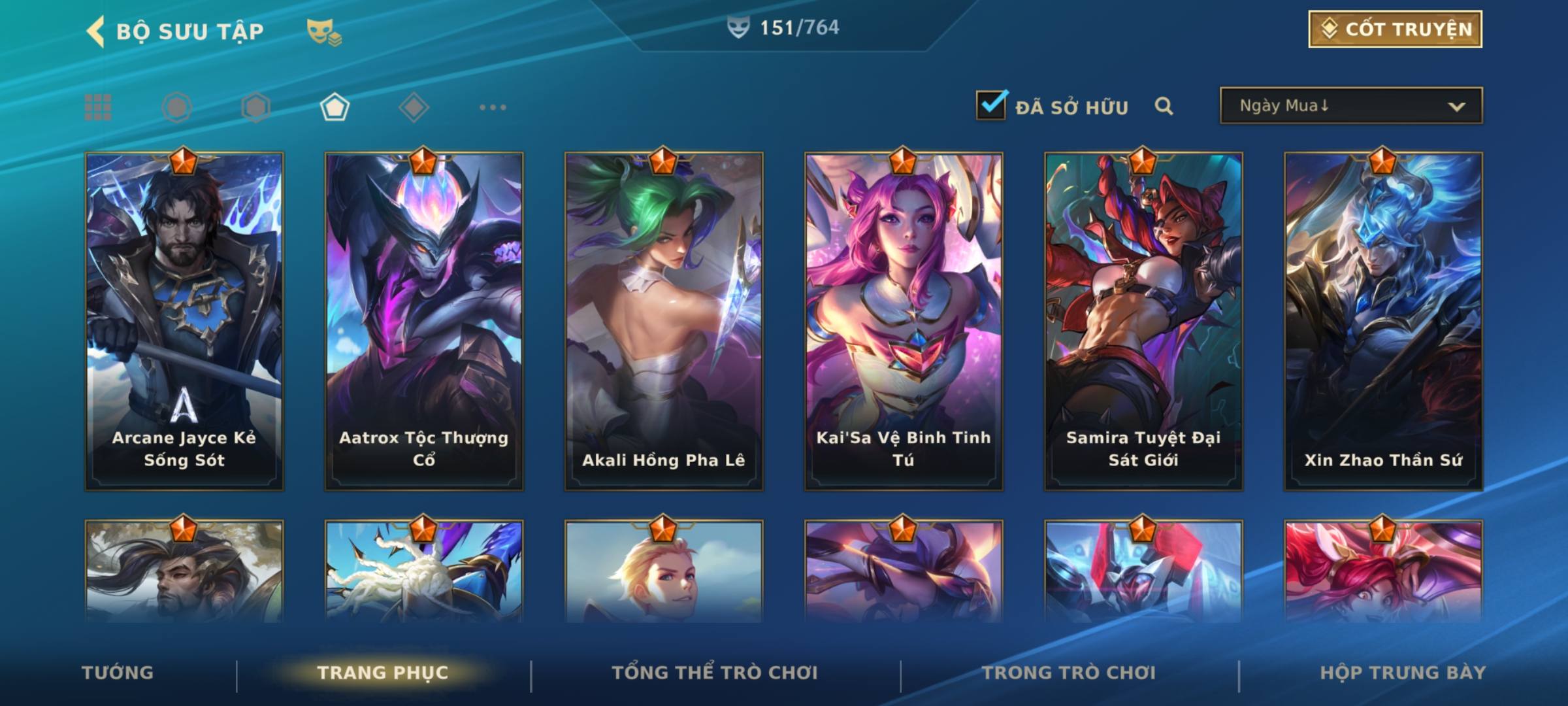1568x706 pixels.
Task: Toggle the Đã Sở Hữu checkbox
Action: click(x=991, y=105)
